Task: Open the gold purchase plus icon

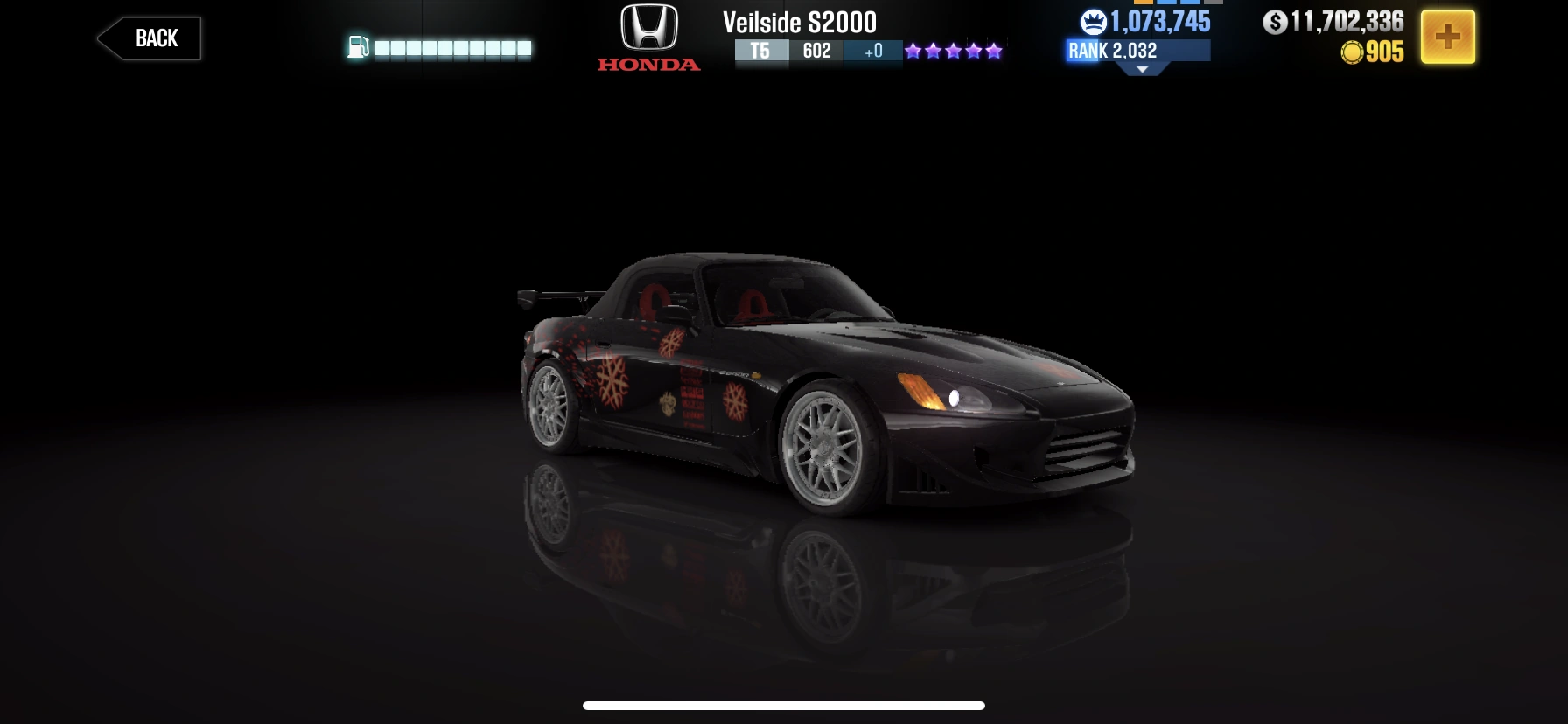Action: pyautogui.click(x=1450, y=36)
